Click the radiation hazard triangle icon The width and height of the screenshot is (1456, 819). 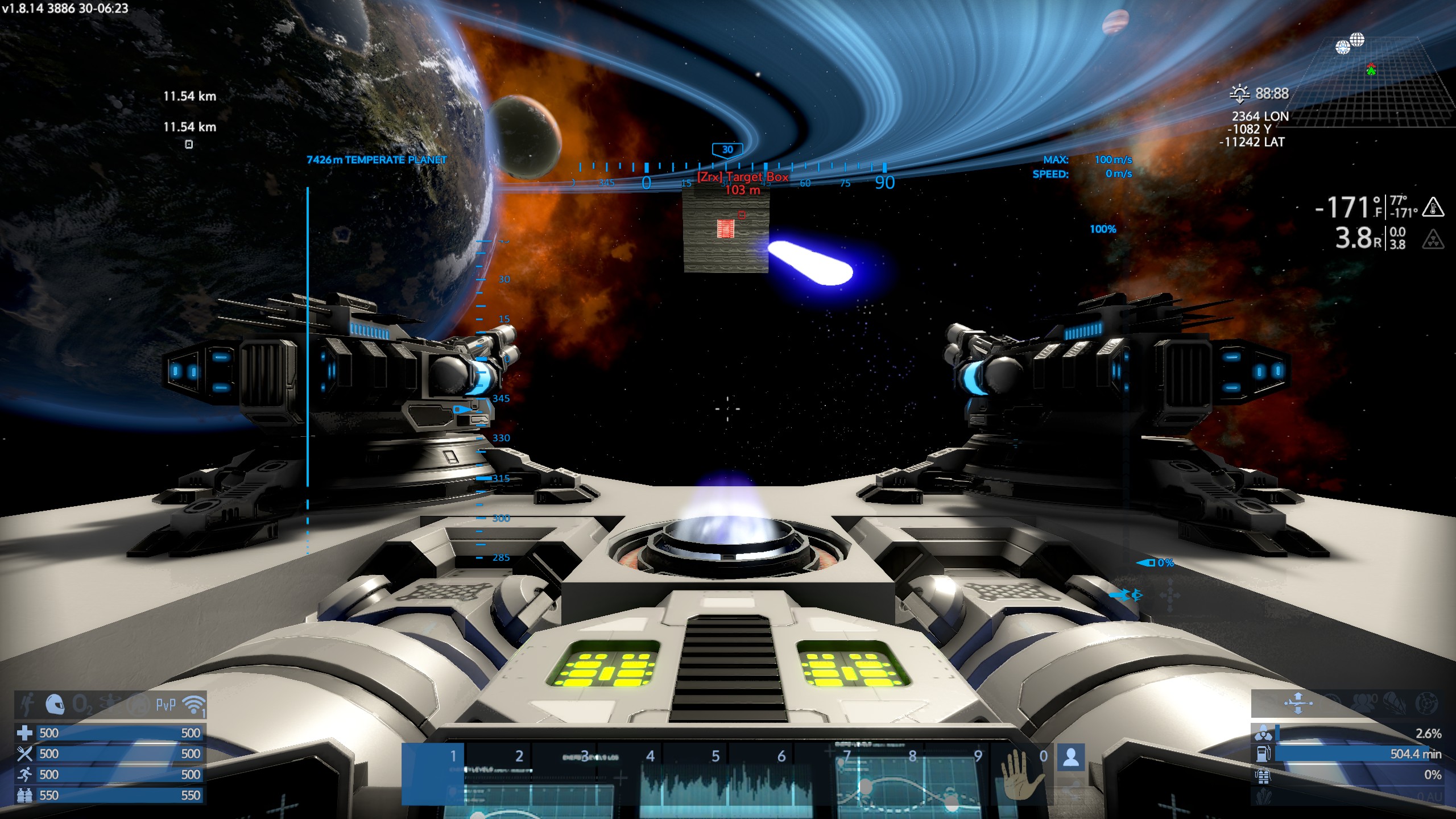click(x=1433, y=239)
